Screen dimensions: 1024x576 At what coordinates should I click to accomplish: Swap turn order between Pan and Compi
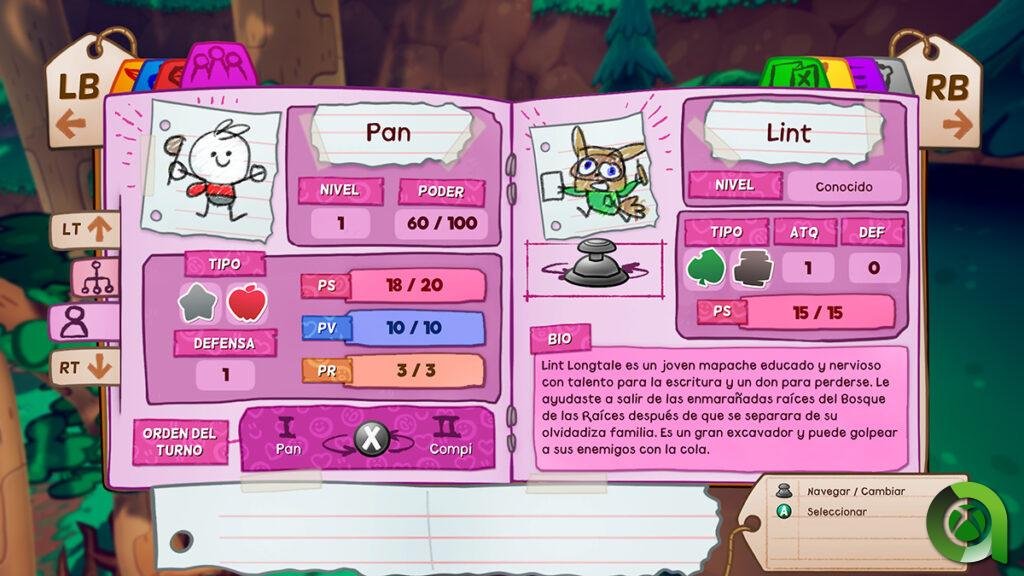pos(372,437)
